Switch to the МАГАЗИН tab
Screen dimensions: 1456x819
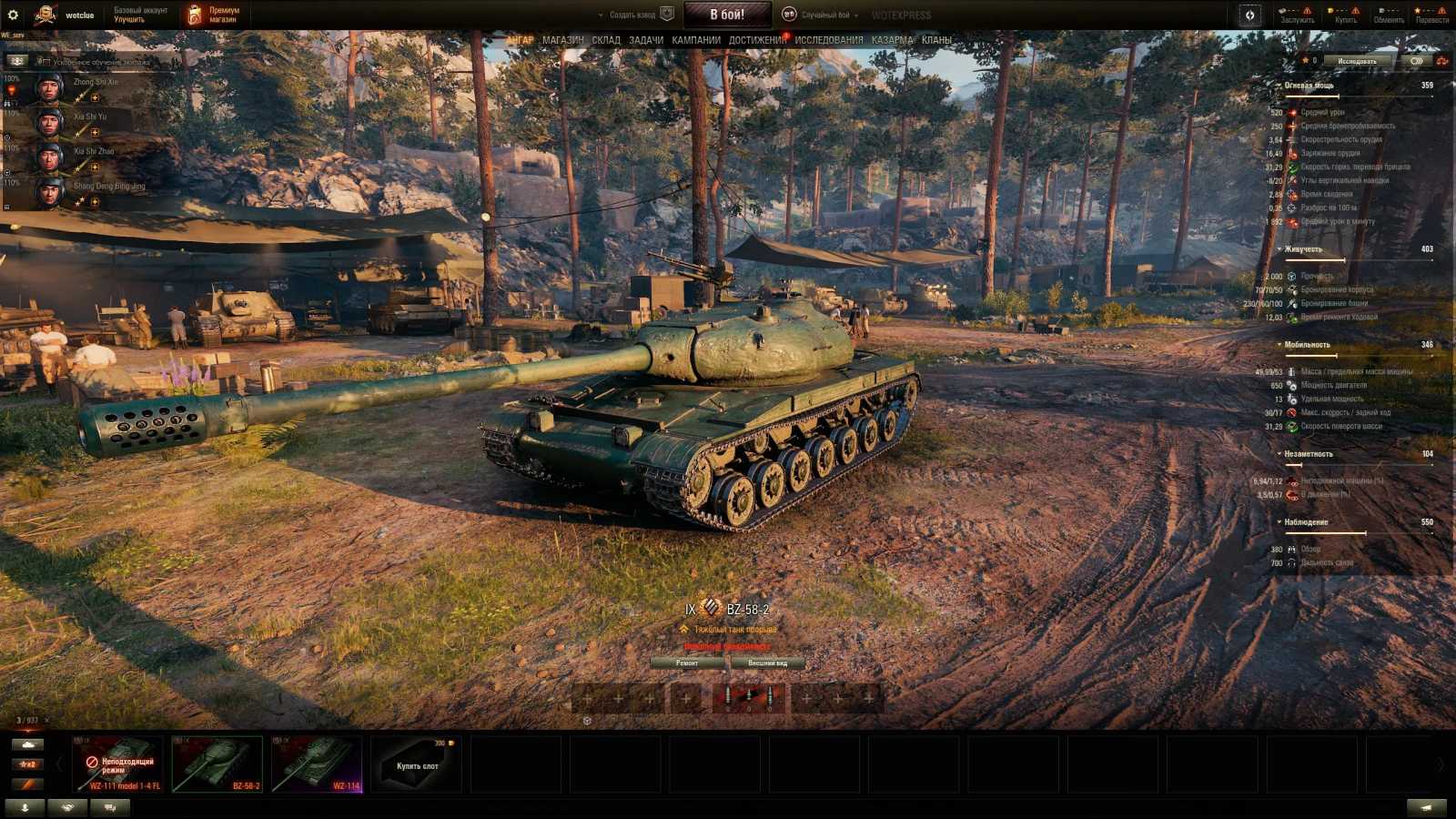(x=561, y=39)
